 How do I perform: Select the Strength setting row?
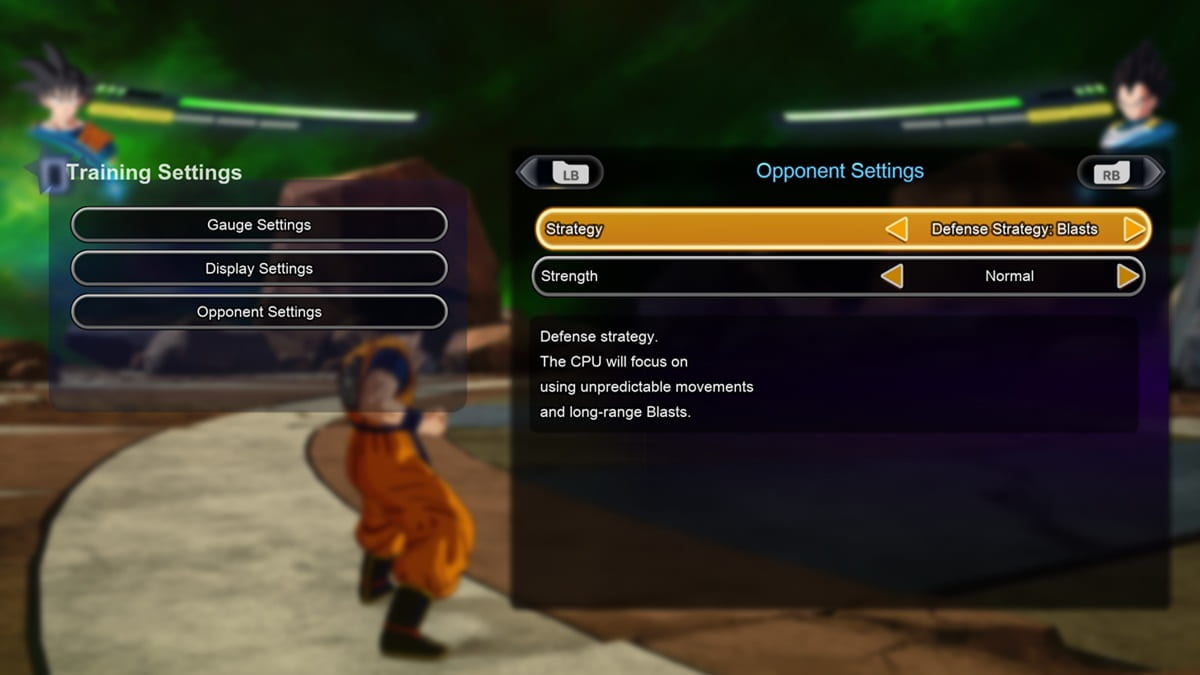click(700, 276)
